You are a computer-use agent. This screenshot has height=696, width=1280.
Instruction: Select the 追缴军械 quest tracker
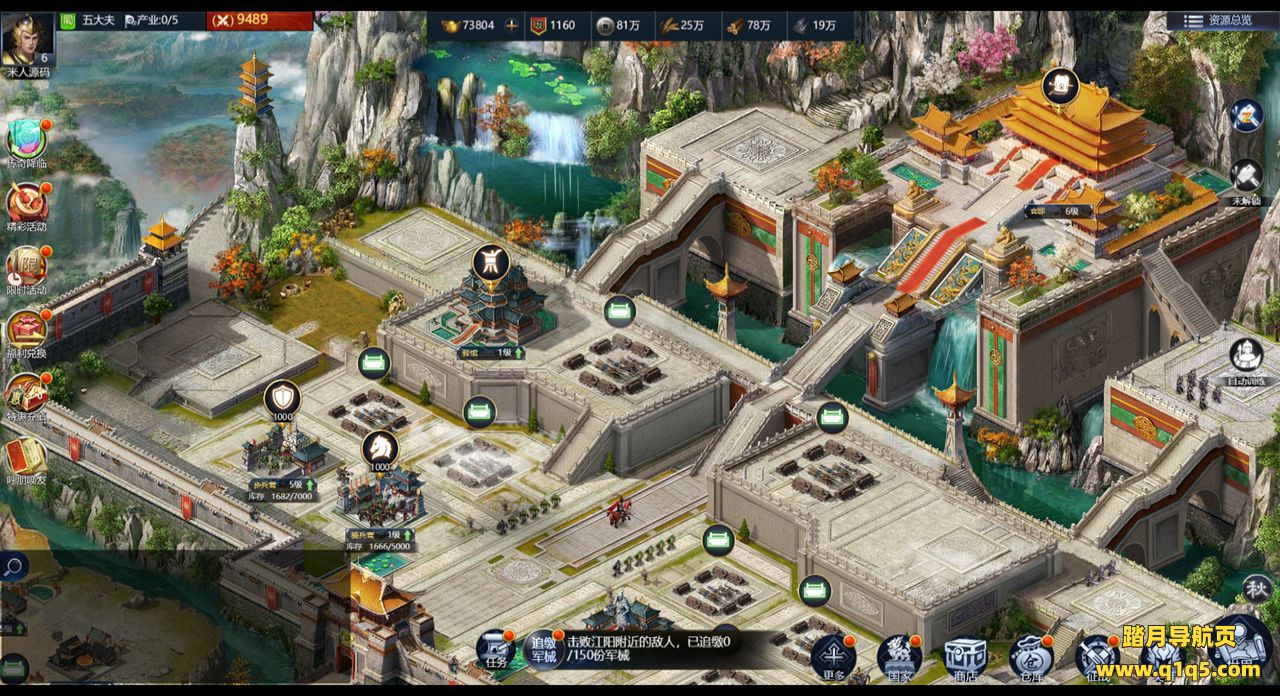tap(543, 648)
